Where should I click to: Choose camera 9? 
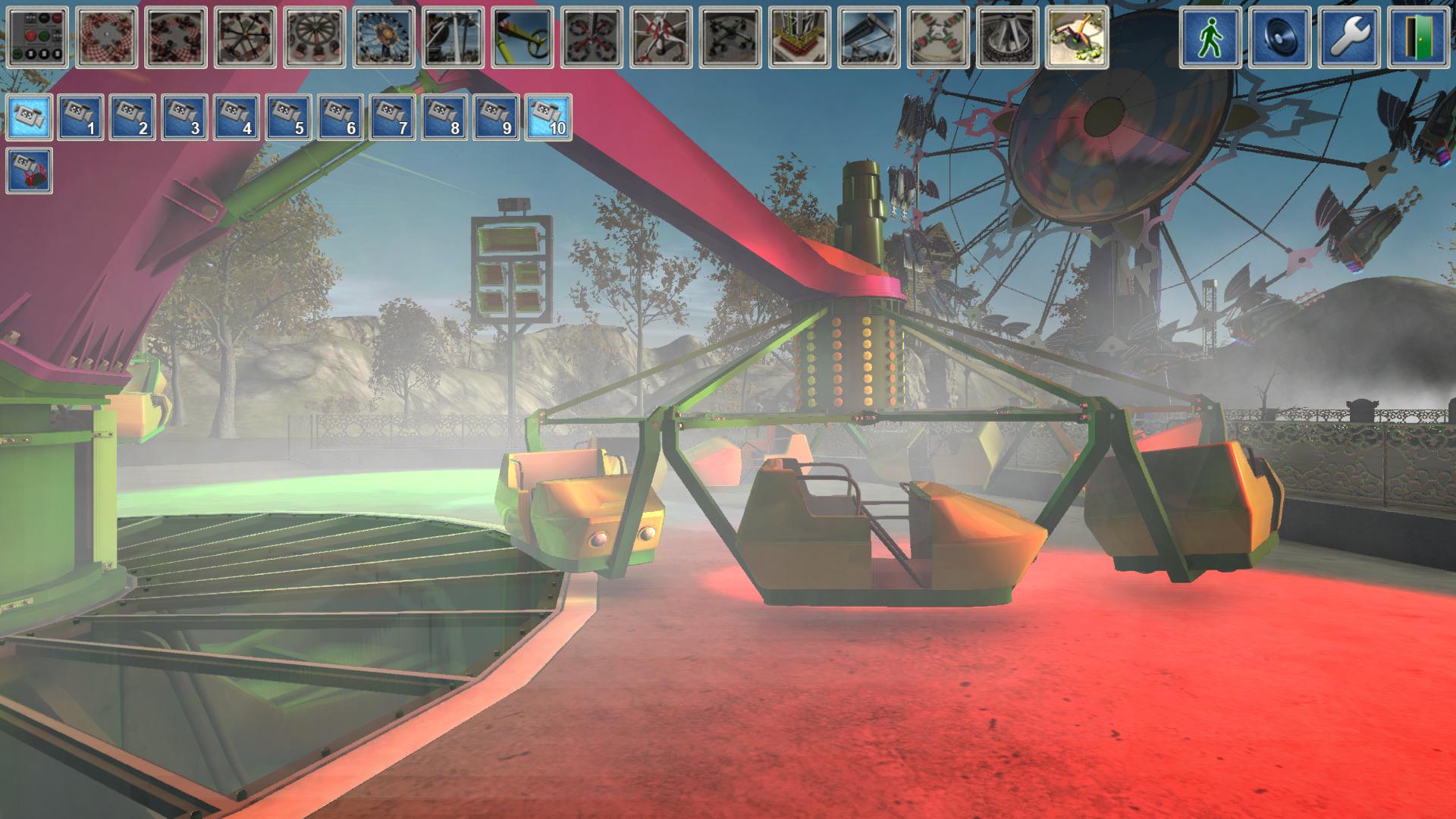(496, 118)
